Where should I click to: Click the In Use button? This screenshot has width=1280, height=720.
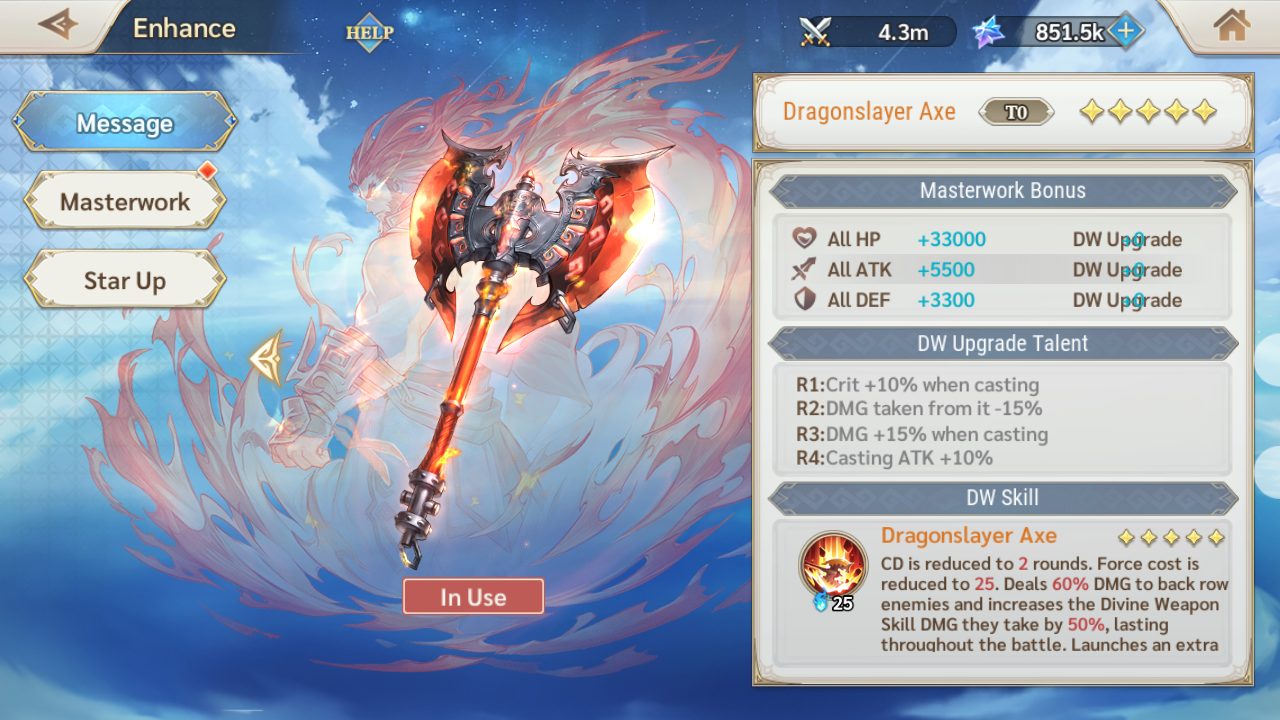pos(473,597)
